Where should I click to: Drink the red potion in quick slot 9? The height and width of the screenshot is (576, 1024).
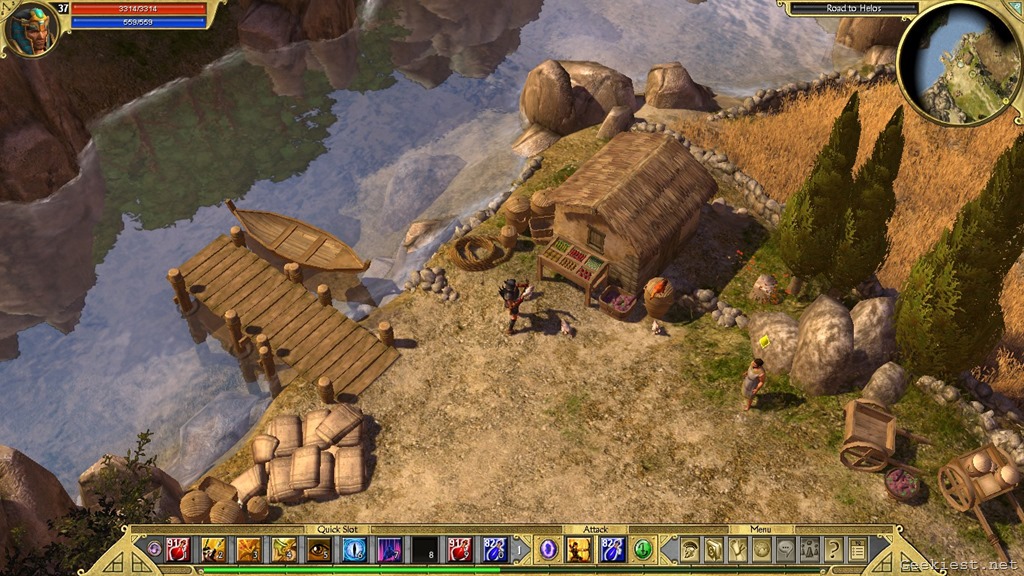tap(460, 549)
